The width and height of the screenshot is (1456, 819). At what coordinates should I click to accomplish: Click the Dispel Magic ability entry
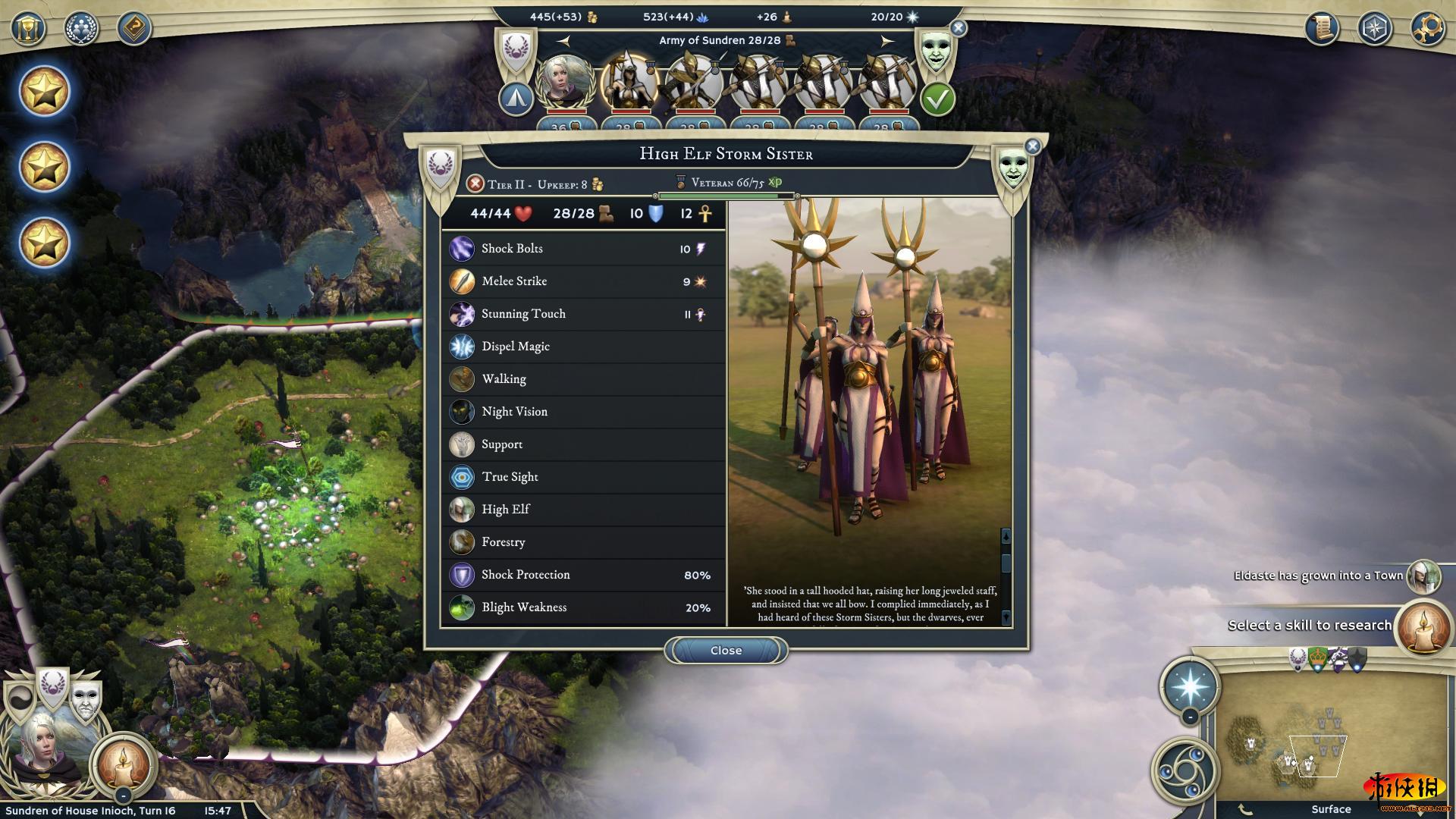pos(582,347)
